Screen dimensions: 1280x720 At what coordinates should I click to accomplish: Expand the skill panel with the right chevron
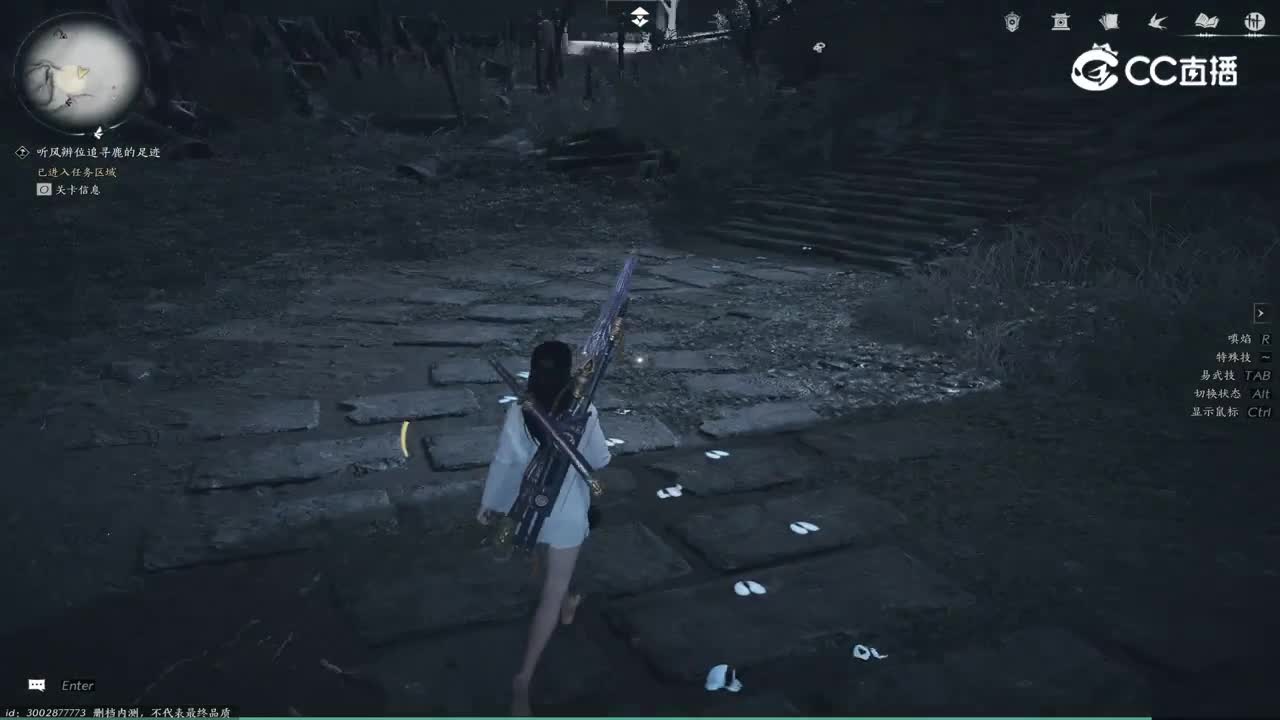[1262, 312]
